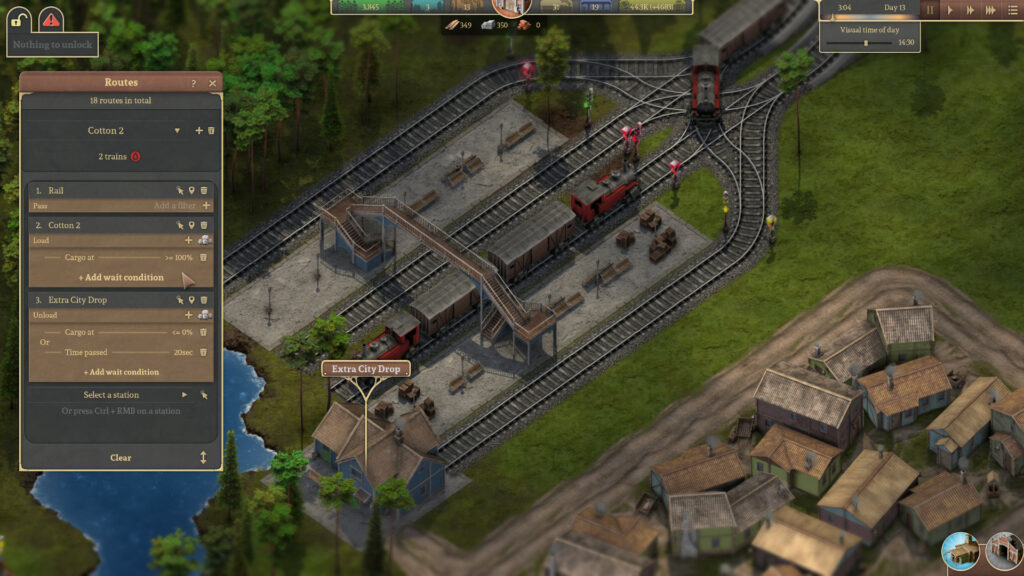Open the red warning alerts tab

(x=50, y=17)
